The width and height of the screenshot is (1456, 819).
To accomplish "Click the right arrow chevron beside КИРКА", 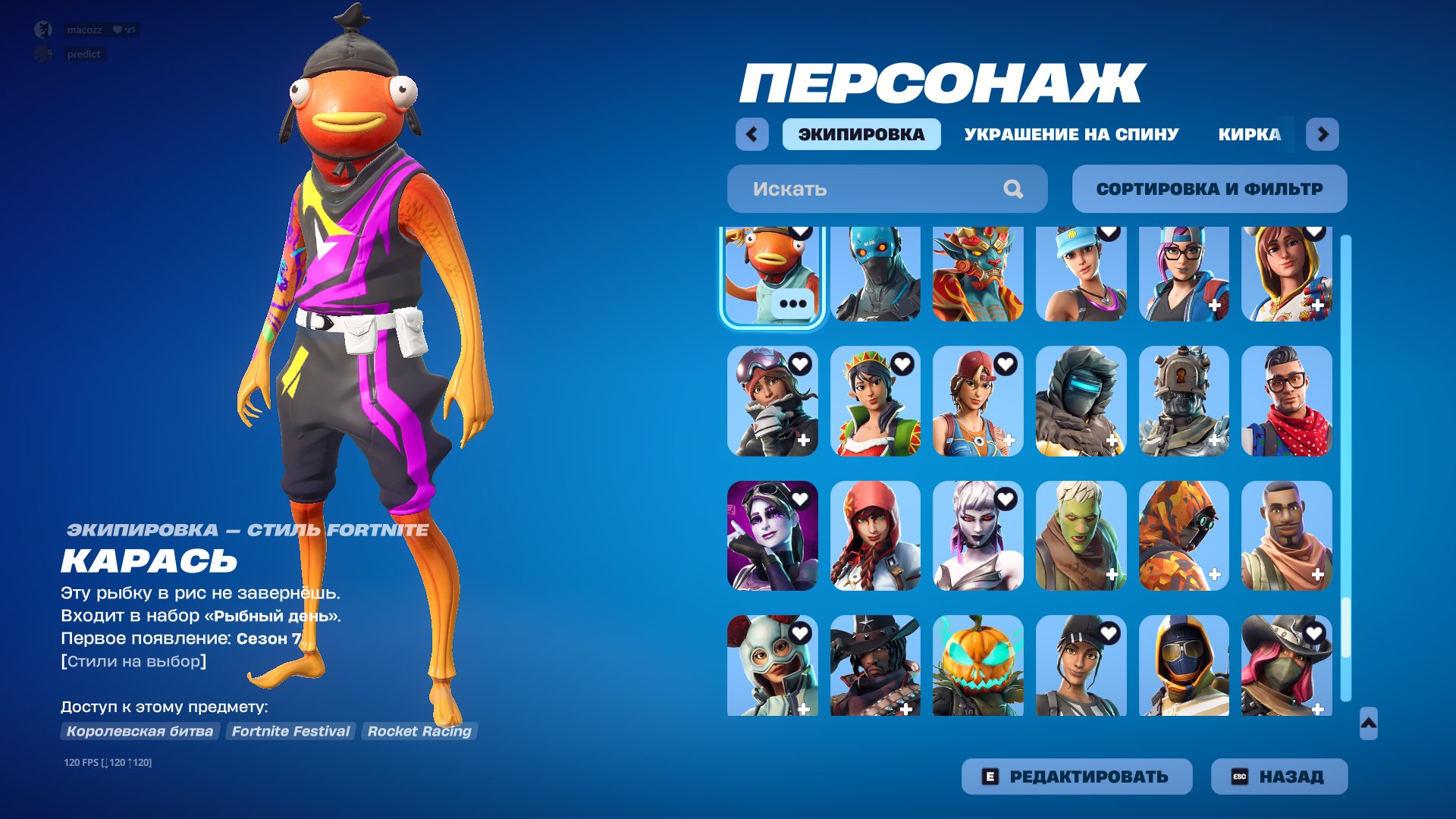I will (1323, 134).
